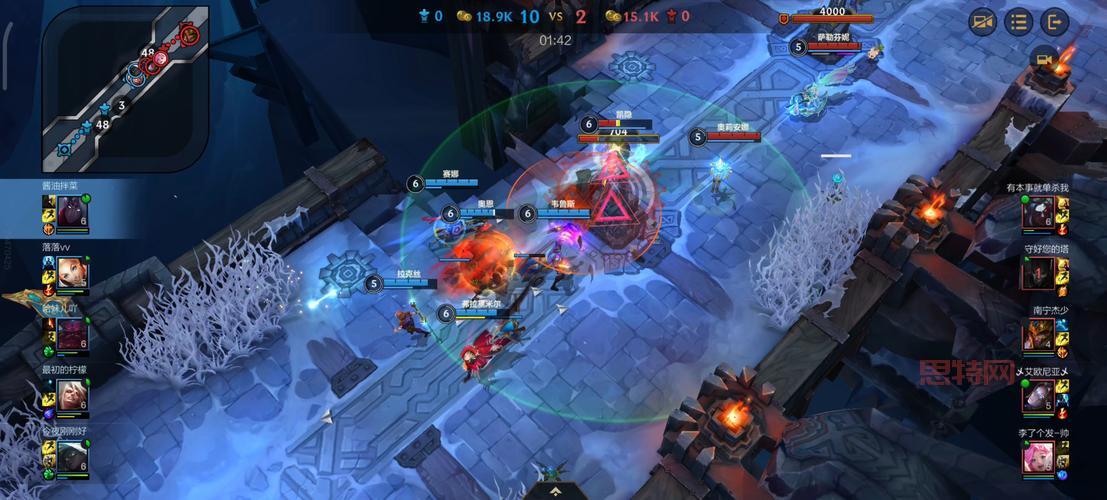
Task: View red player 南宁杰少's champion portrait
Action: coord(1040,334)
